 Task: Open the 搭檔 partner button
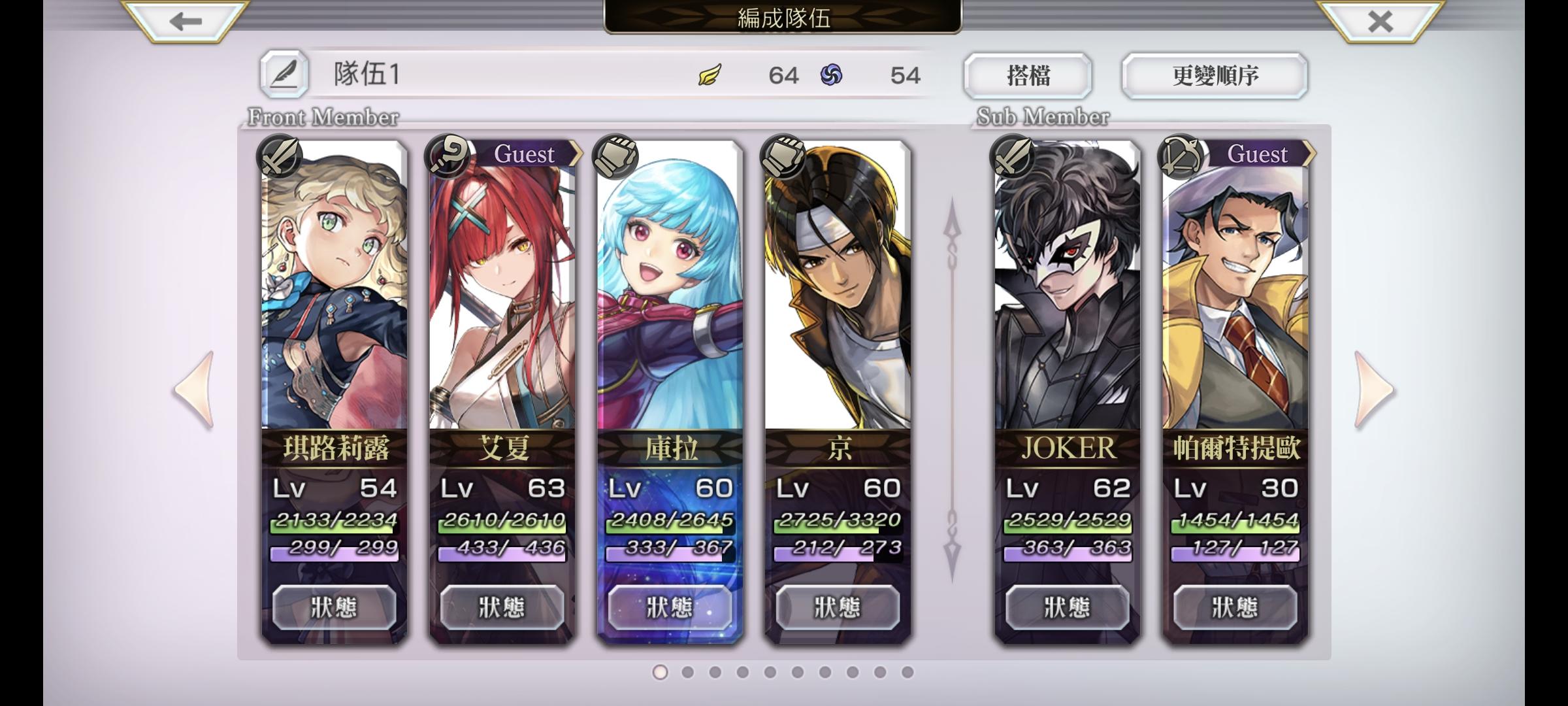pyautogui.click(x=1028, y=75)
